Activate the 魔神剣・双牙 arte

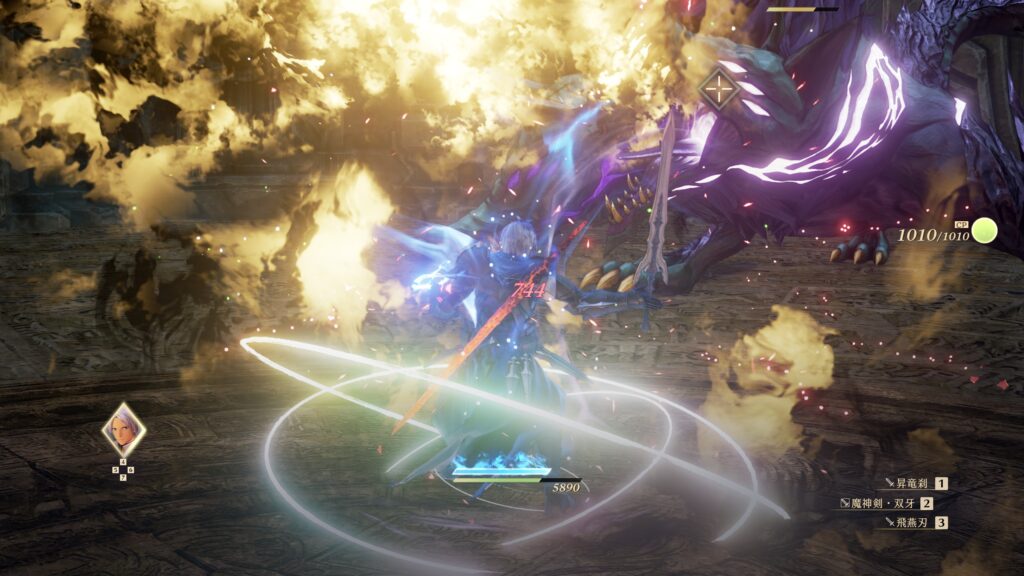coord(888,503)
